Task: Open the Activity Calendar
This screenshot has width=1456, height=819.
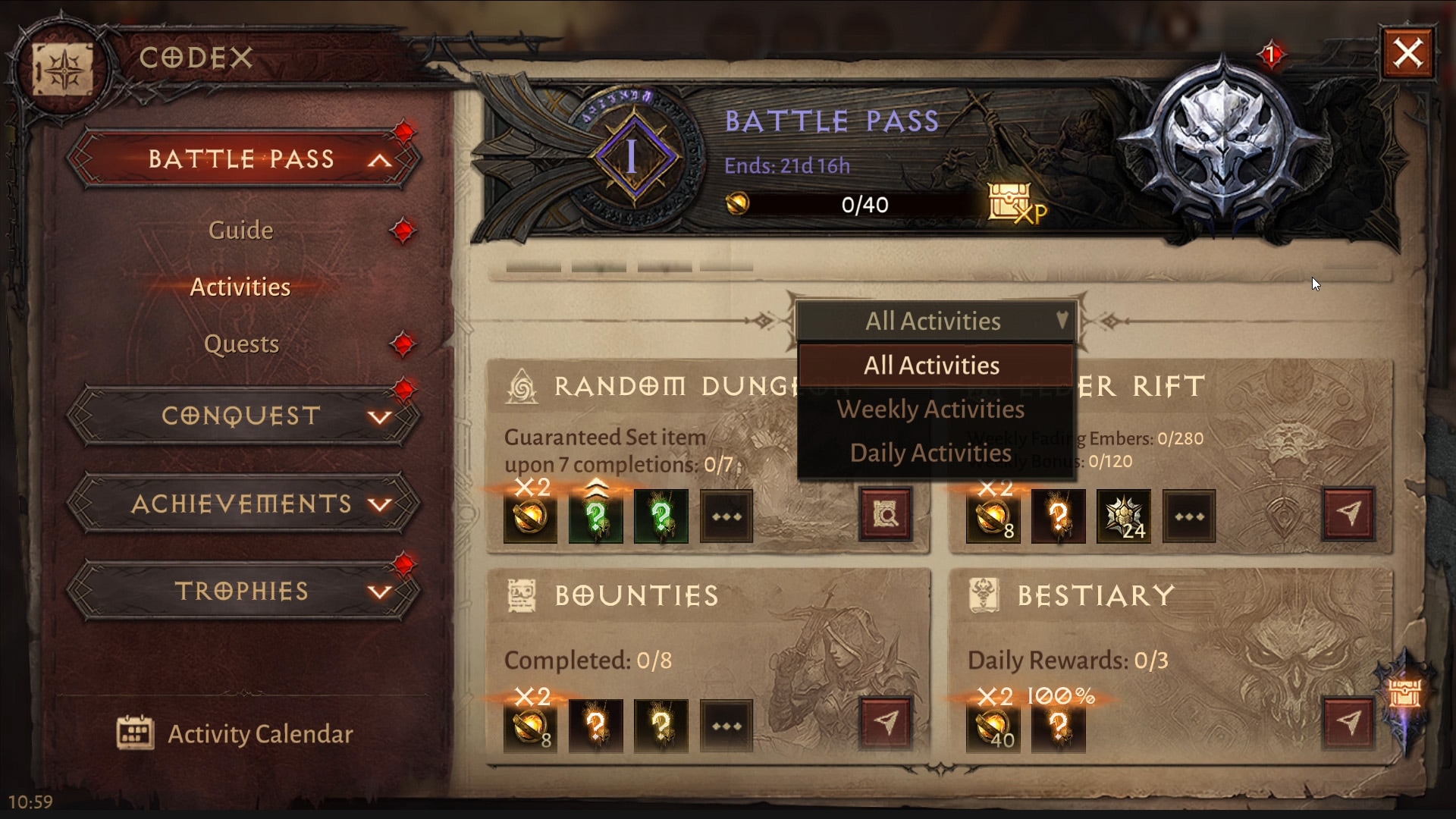Action: [x=236, y=733]
